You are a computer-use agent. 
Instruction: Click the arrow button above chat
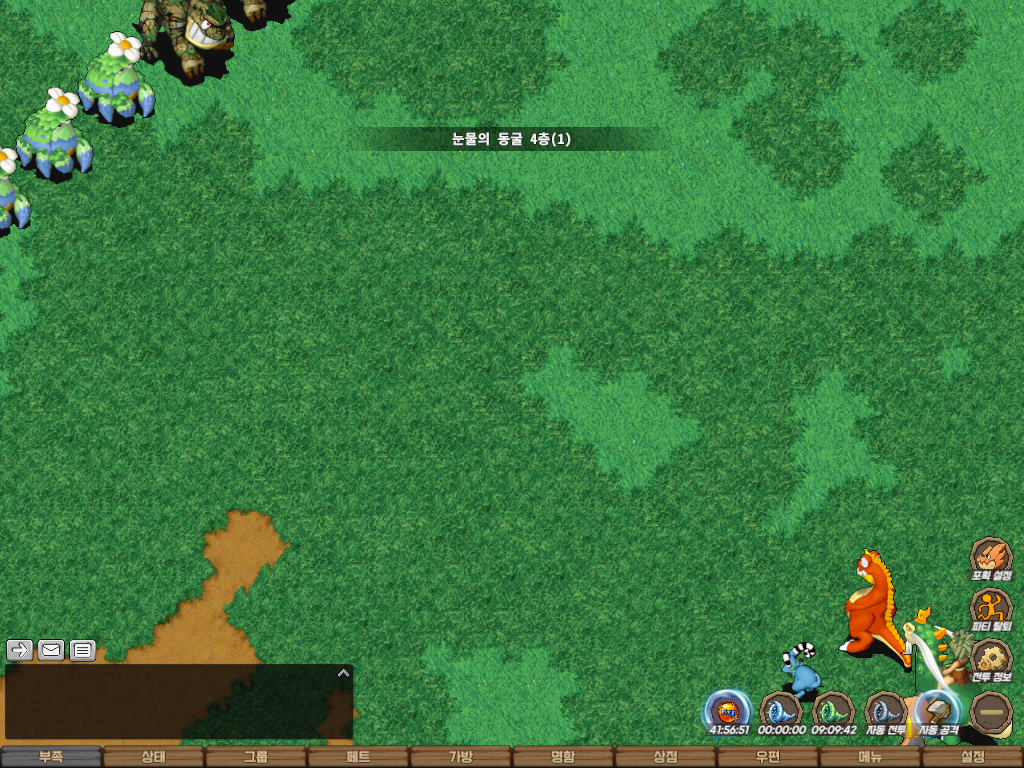pos(20,650)
